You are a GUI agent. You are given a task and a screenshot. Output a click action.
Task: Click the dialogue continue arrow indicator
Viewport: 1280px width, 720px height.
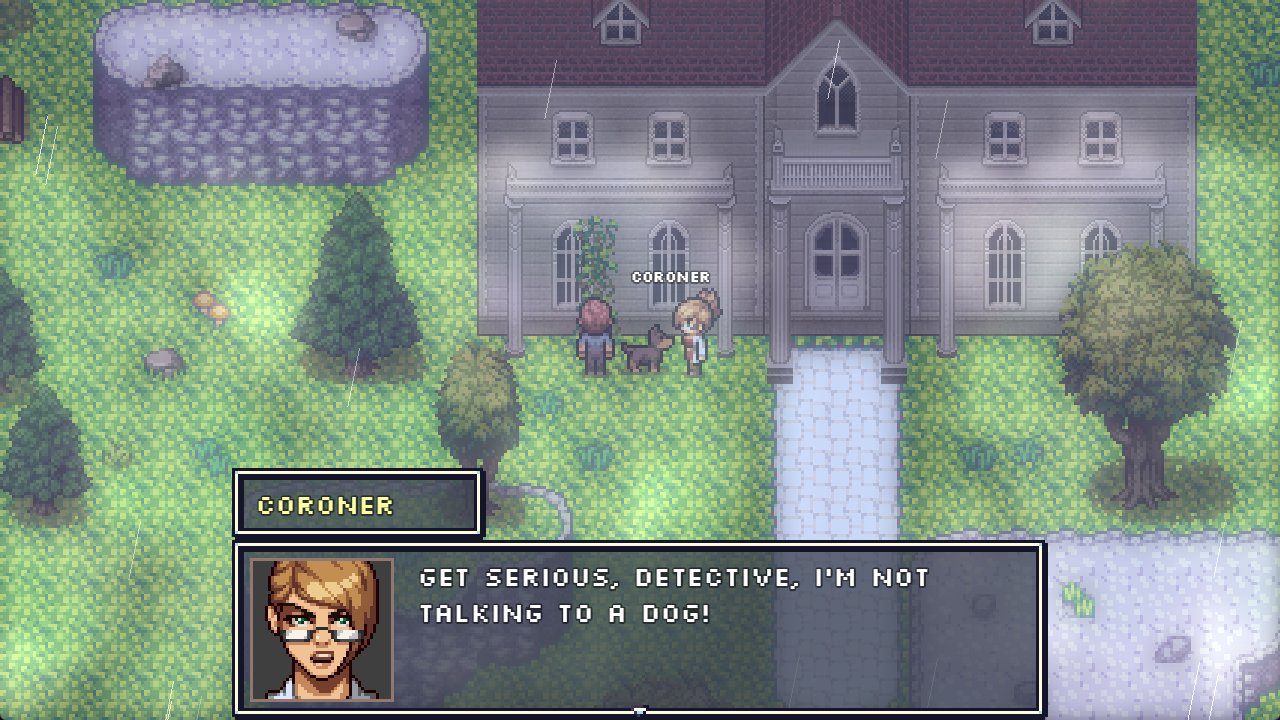[x=640, y=711]
